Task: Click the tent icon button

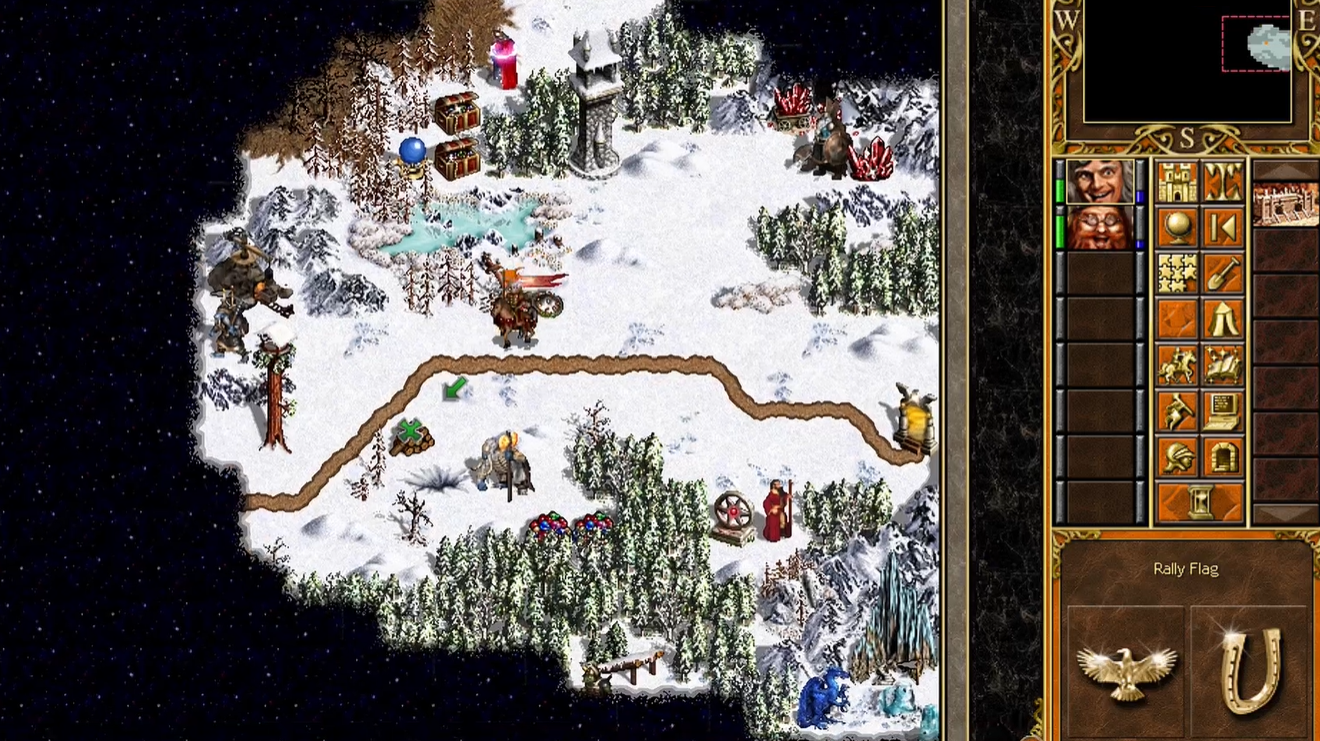Action: (x=1223, y=320)
